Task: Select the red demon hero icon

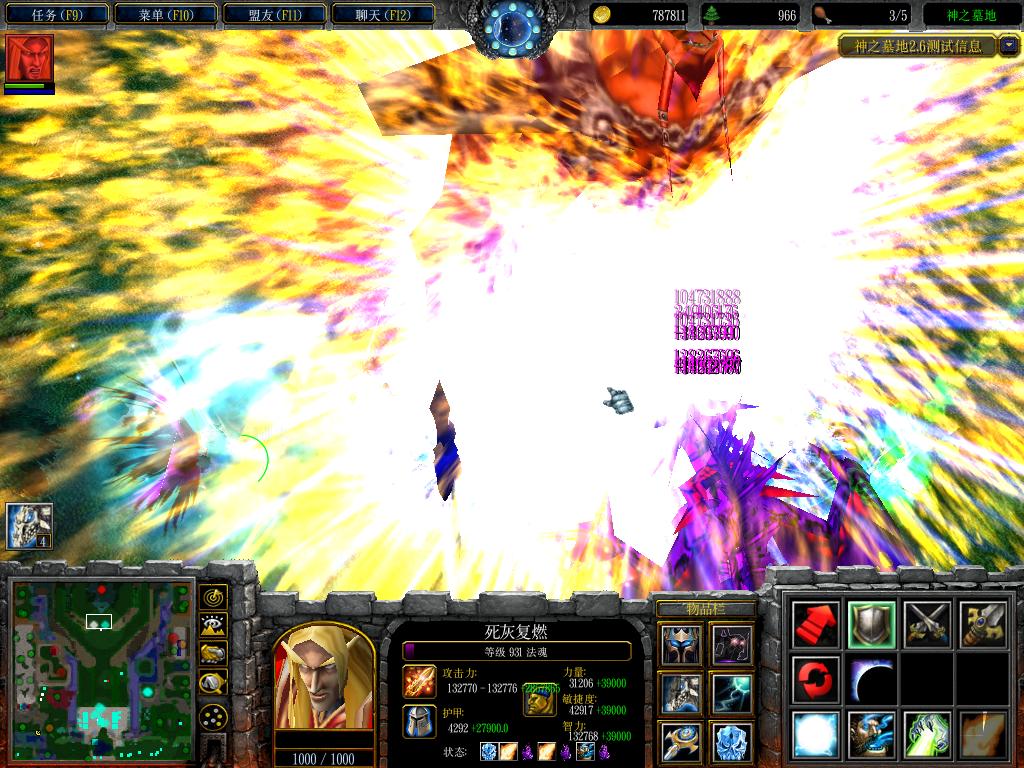Action: click(29, 58)
